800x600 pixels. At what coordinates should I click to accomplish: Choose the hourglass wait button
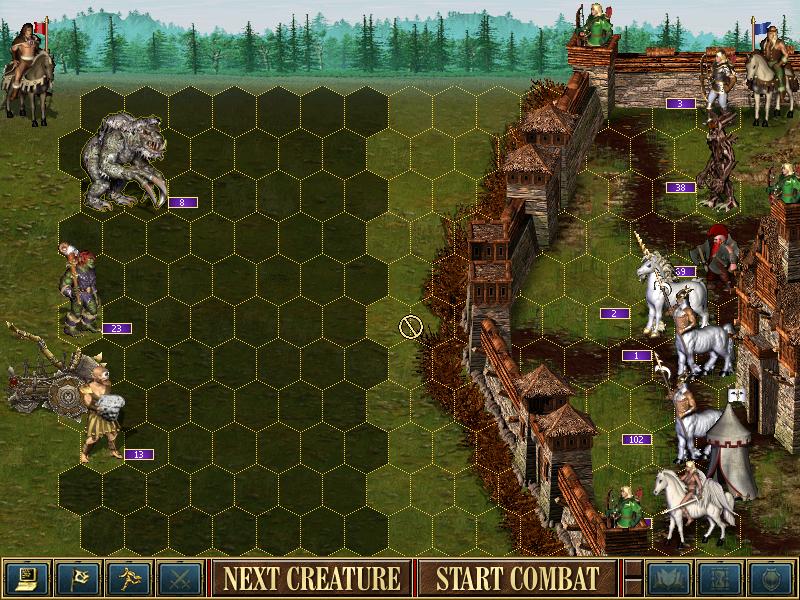[x=720, y=578]
